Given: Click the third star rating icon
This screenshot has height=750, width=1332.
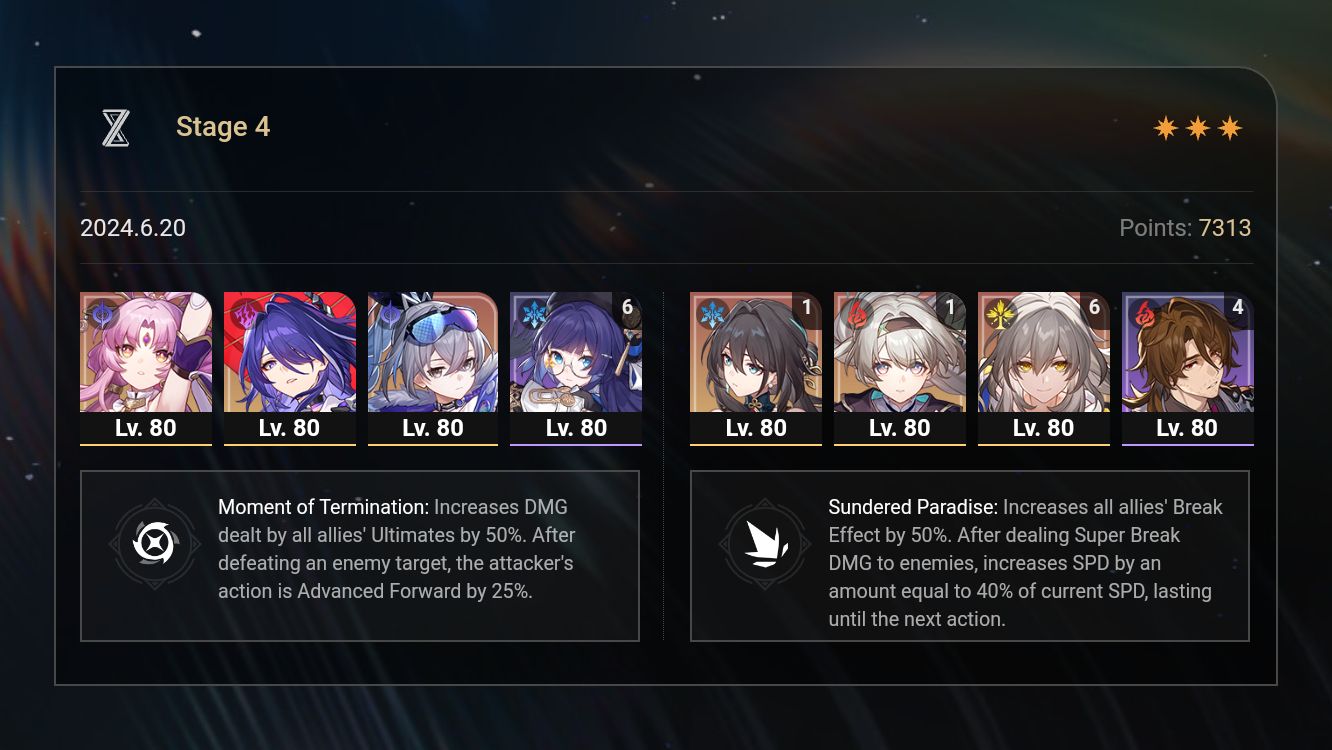Looking at the screenshot, I should 1231,127.
